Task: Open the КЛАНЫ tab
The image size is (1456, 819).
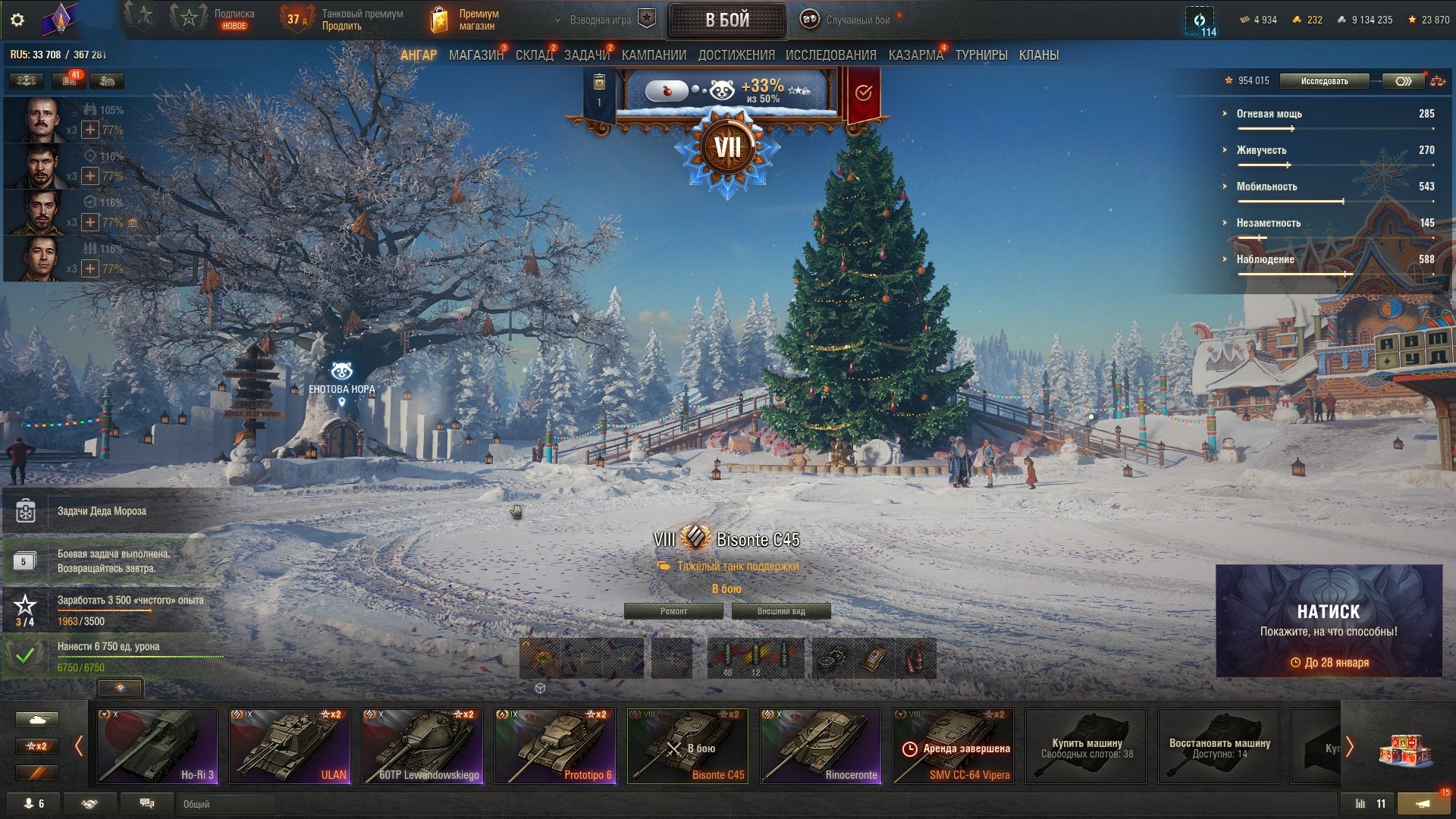Action: click(1038, 55)
